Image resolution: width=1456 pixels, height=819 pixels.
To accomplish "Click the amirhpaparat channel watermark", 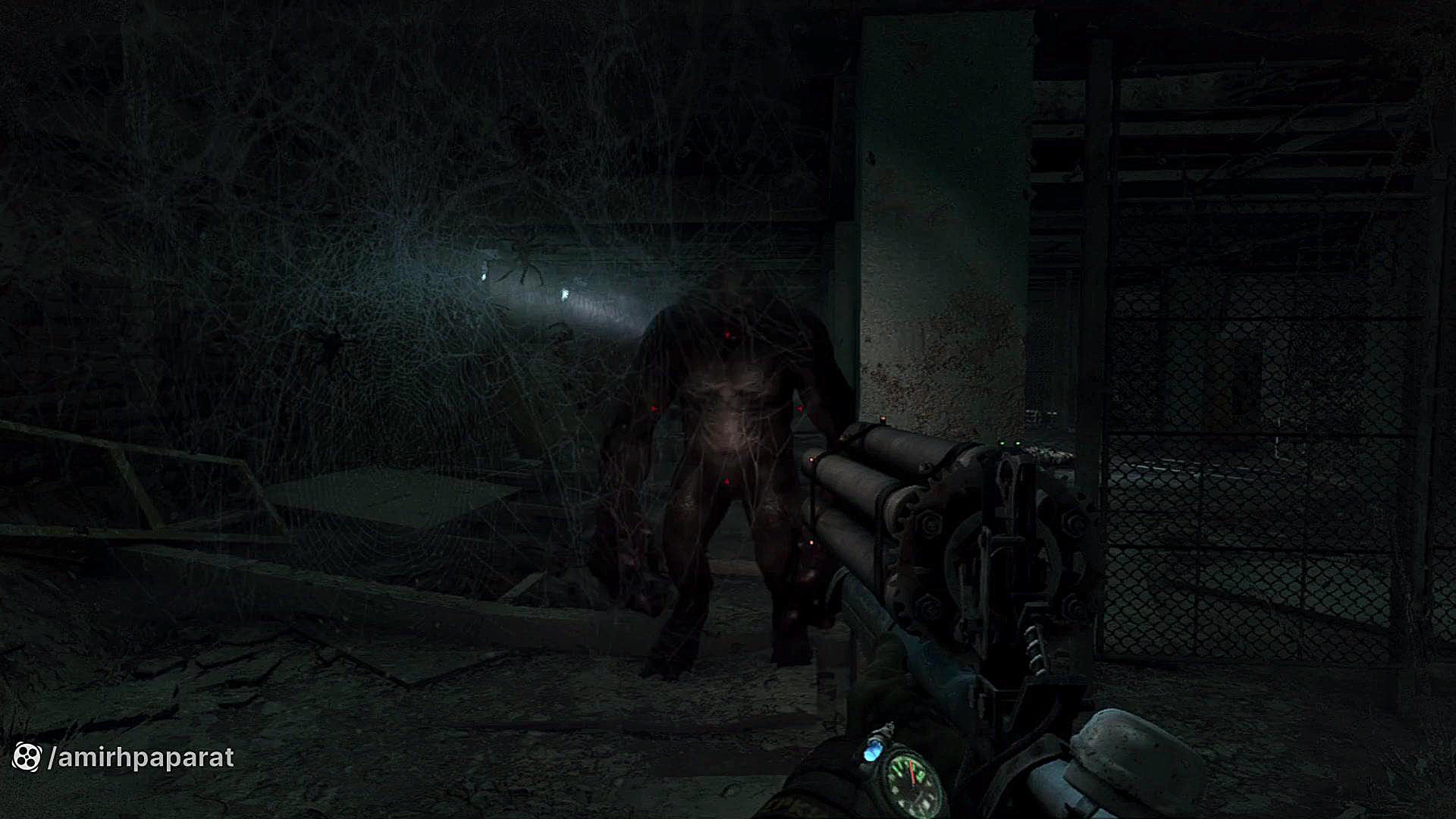I will tap(124, 757).
